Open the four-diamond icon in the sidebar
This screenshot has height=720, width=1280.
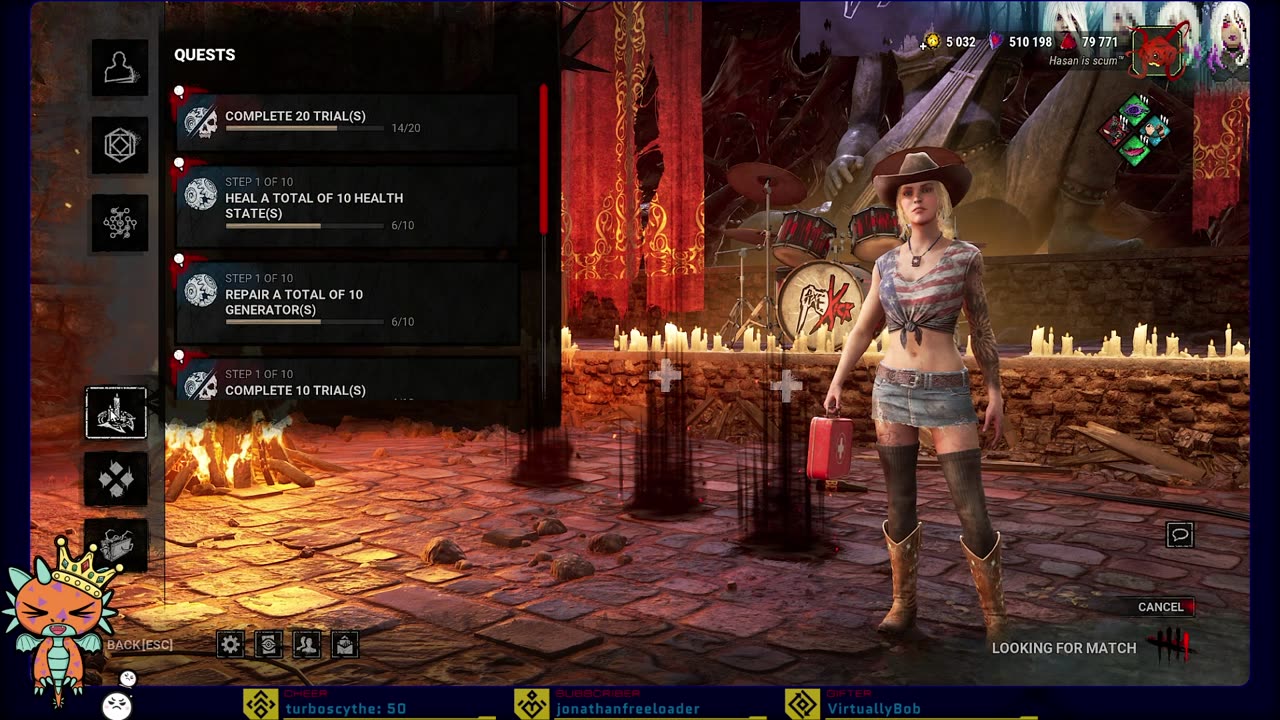coord(116,480)
